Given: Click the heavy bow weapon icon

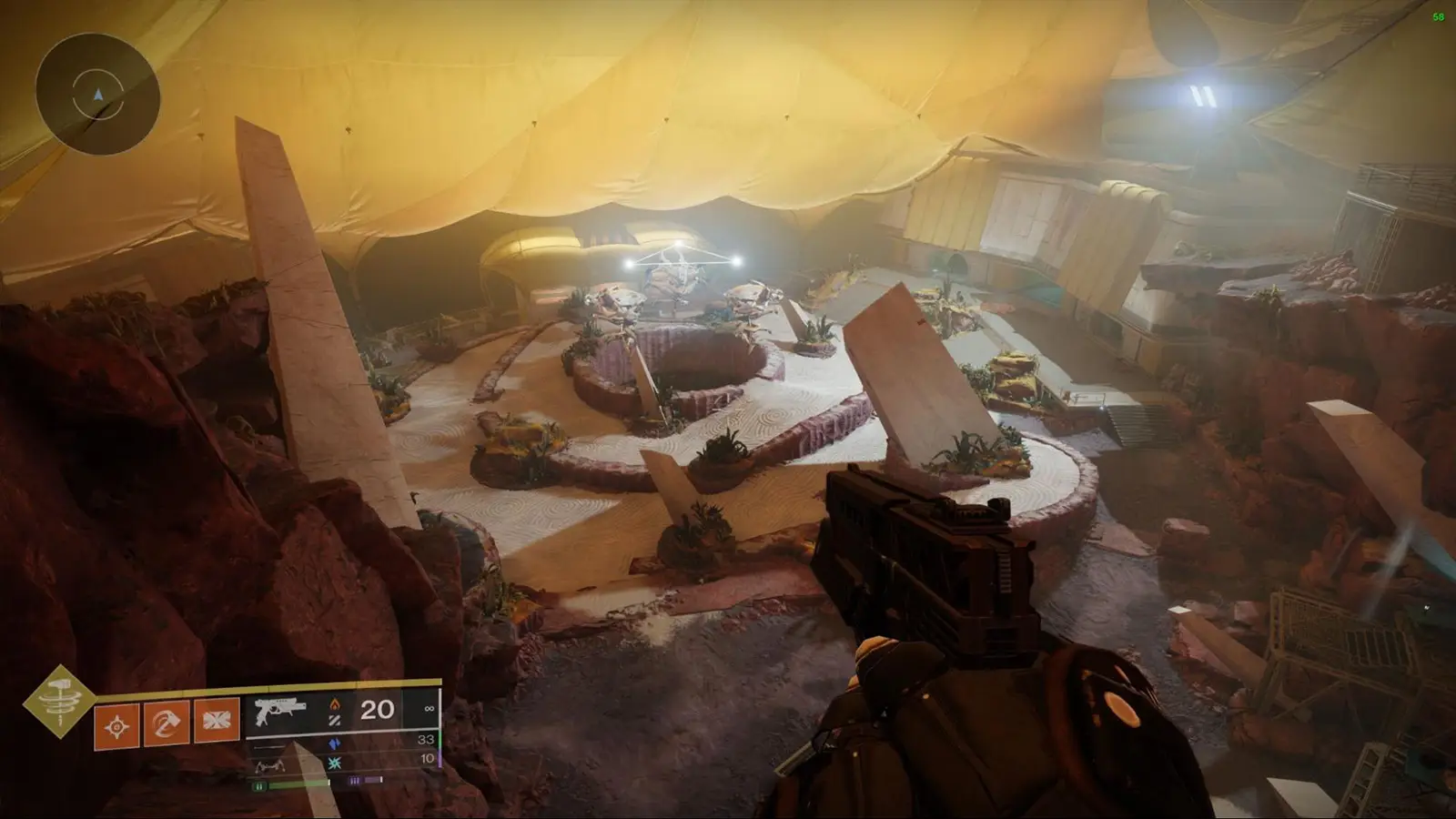Looking at the screenshot, I should coord(271,764).
